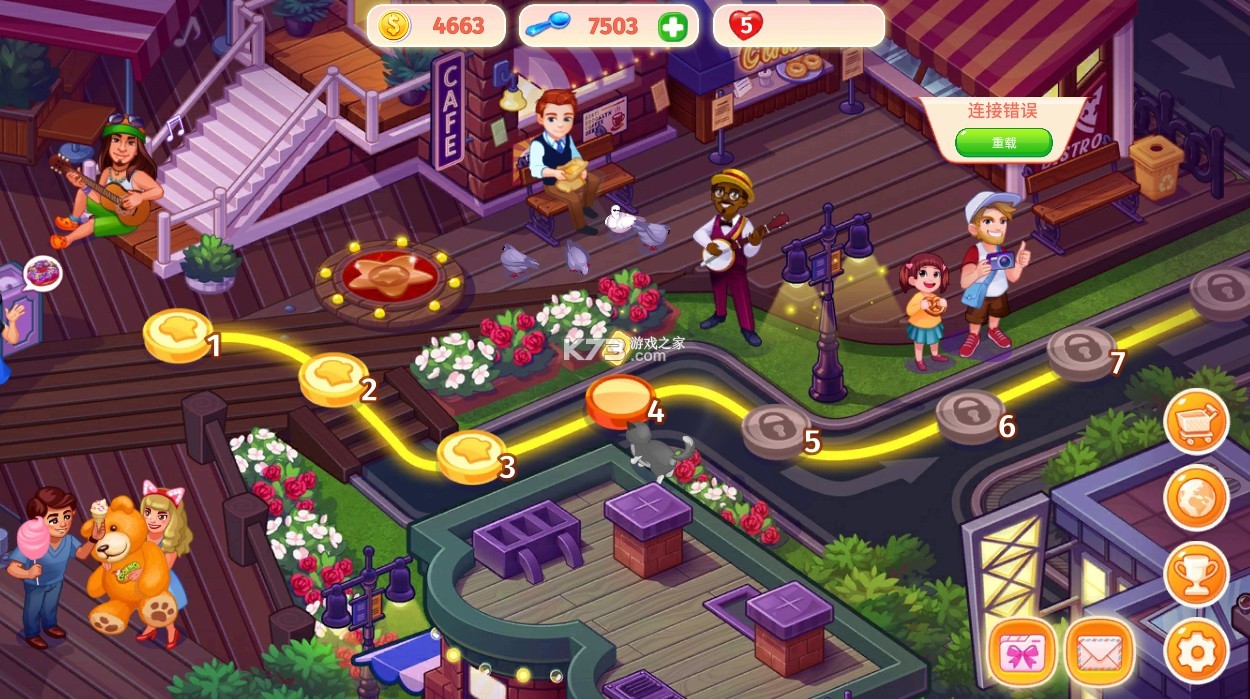The image size is (1250, 699).
Task: Add more spoons with green plus
Action: [x=673, y=27]
